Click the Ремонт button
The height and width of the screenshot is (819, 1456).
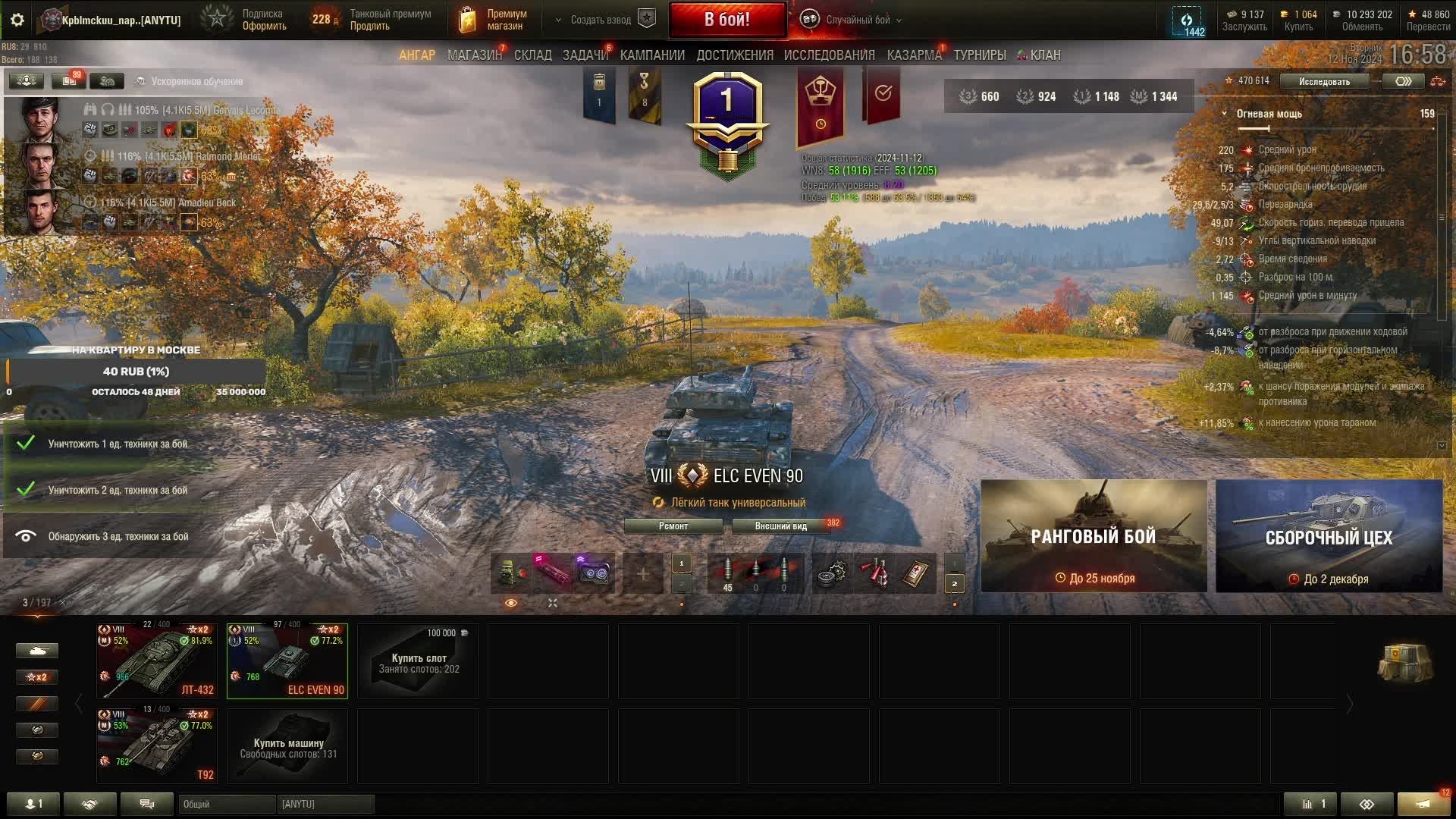(673, 526)
